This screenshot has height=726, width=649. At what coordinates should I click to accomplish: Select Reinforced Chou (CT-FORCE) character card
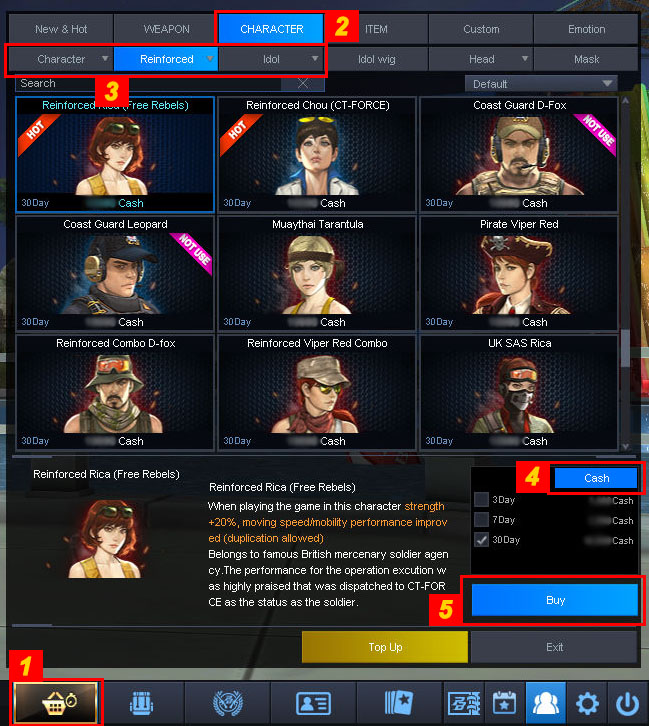point(318,154)
